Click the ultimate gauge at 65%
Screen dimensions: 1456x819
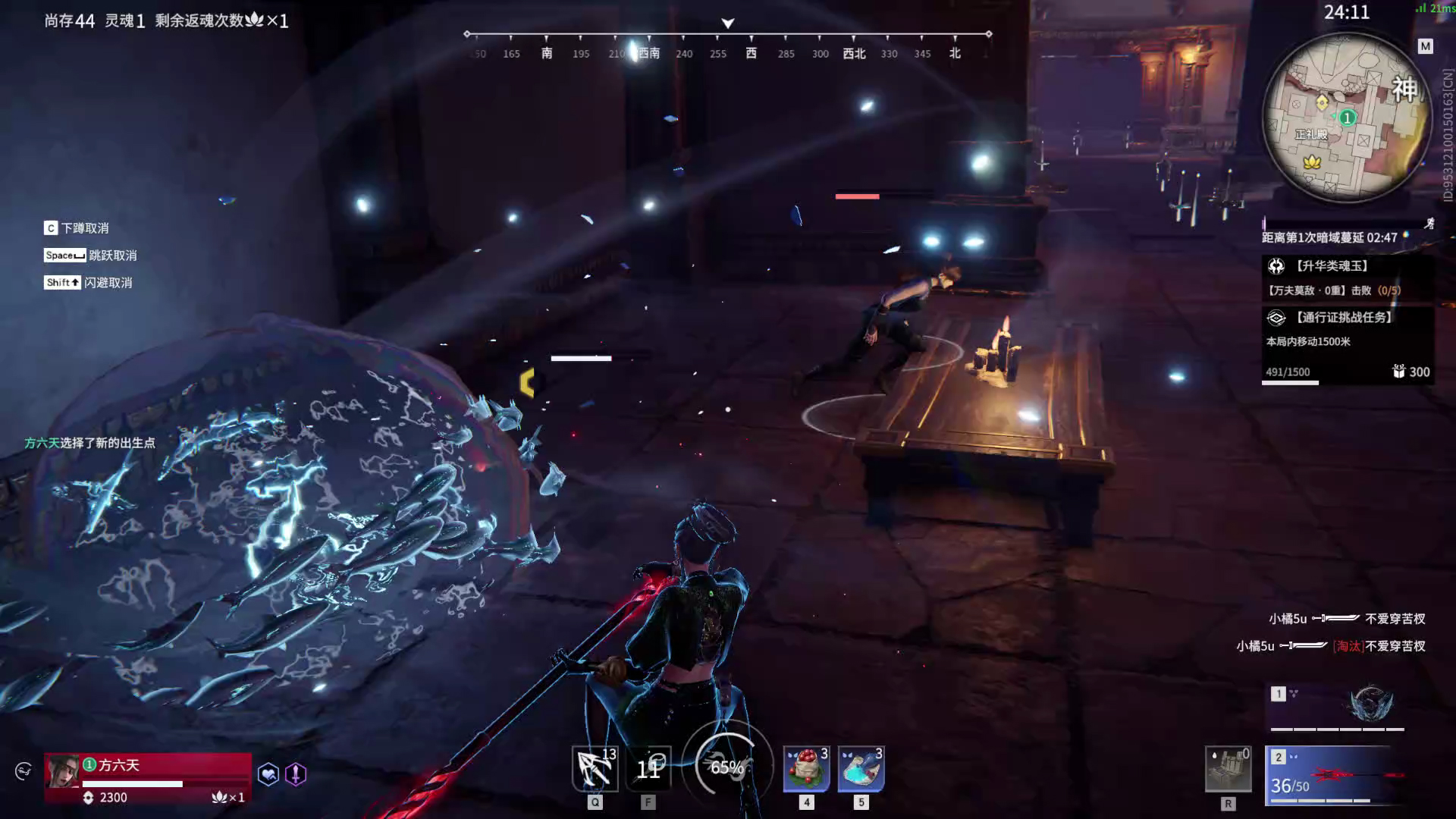point(727,767)
